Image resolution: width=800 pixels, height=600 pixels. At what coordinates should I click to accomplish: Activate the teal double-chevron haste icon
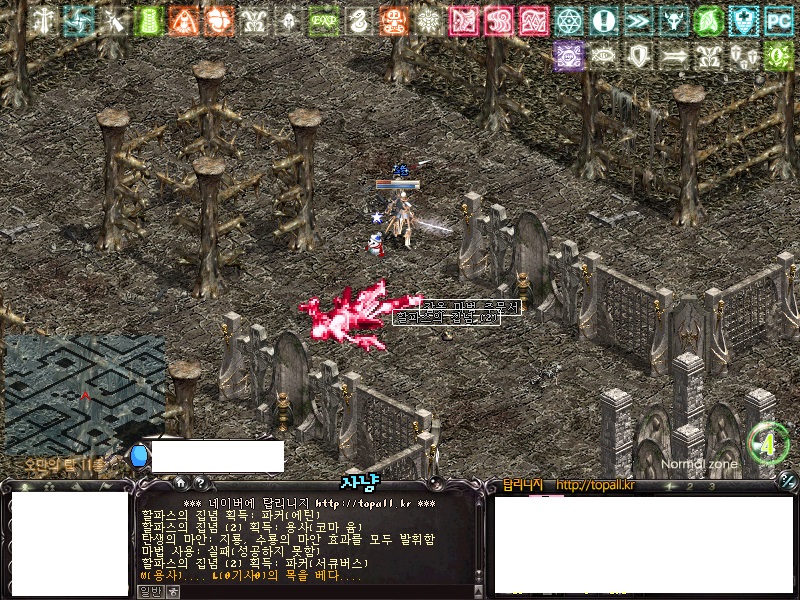click(x=638, y=19)
